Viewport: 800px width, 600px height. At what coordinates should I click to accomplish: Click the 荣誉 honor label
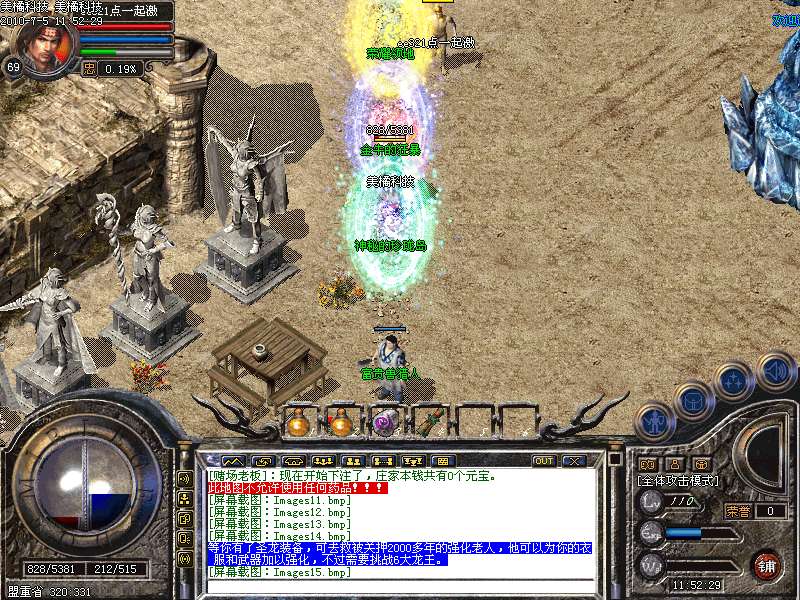point(738,511)
